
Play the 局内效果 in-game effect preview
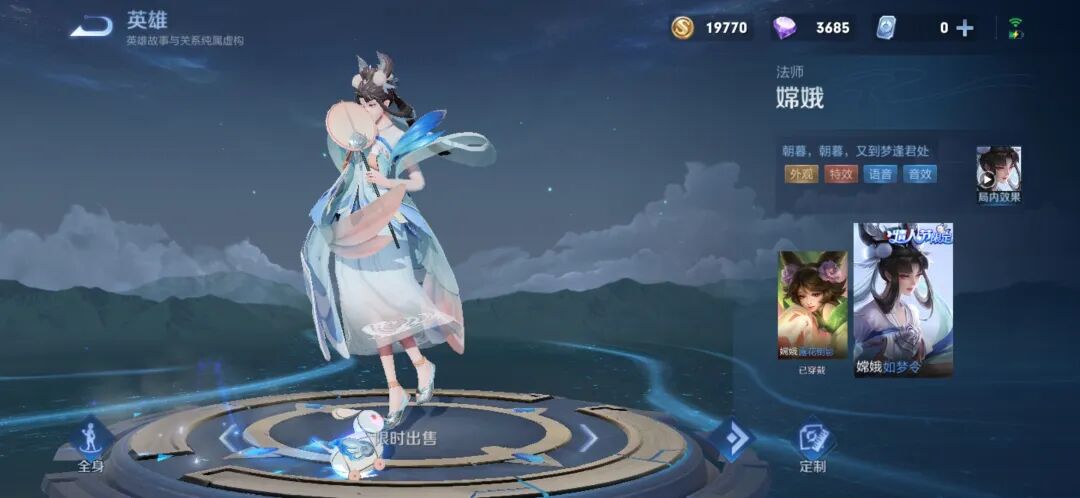click(998, 174)
